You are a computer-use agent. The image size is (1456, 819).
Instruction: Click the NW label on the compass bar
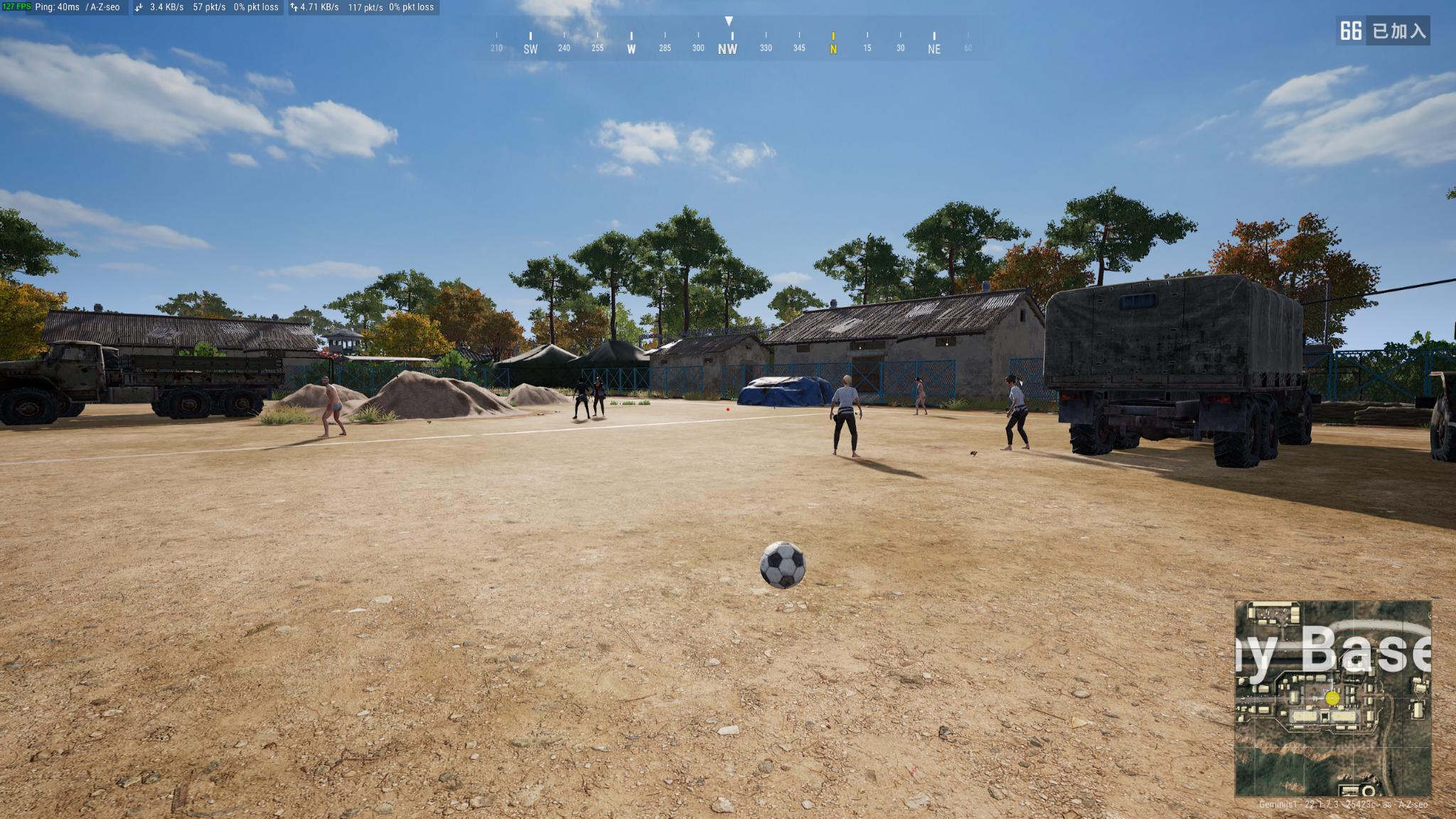tap(728, 50)
